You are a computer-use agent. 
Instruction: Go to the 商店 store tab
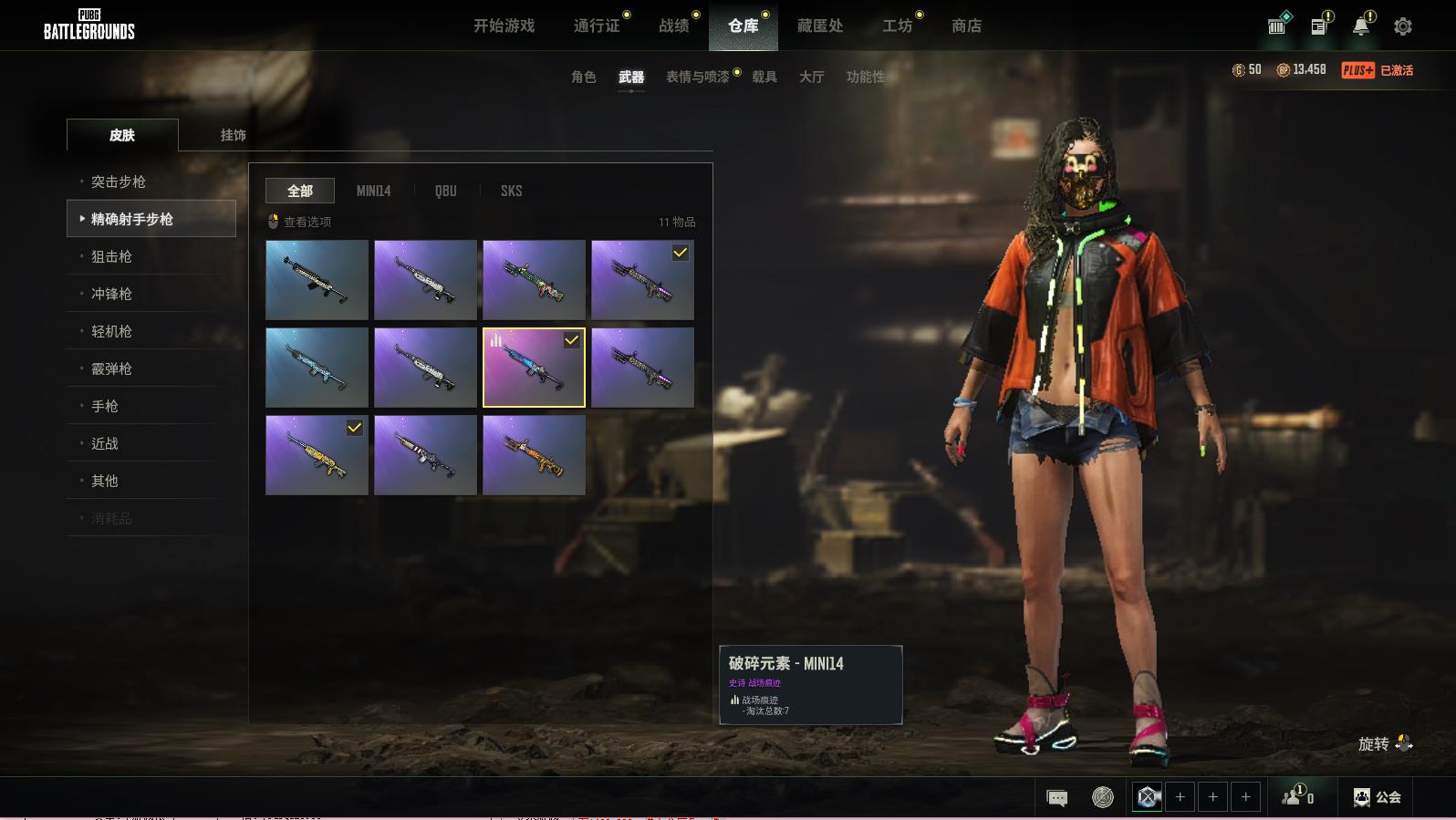[966, 26]
